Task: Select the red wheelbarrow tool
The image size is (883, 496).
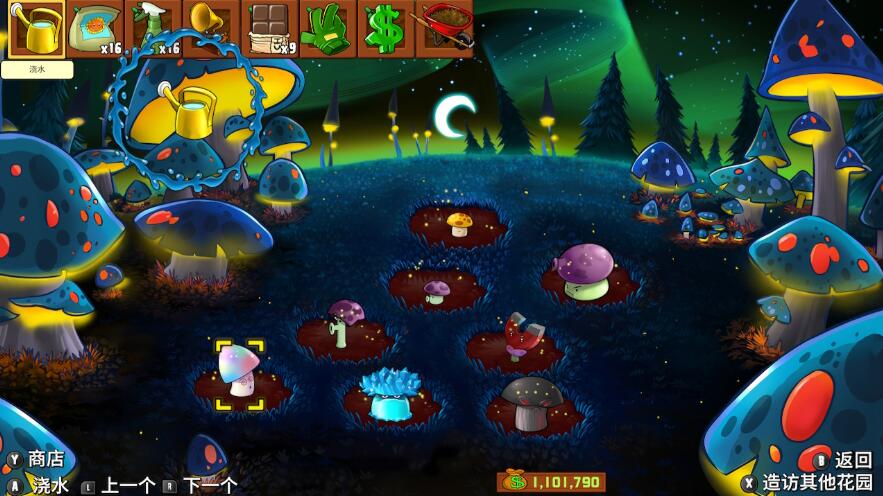Action: pos(443,29)
